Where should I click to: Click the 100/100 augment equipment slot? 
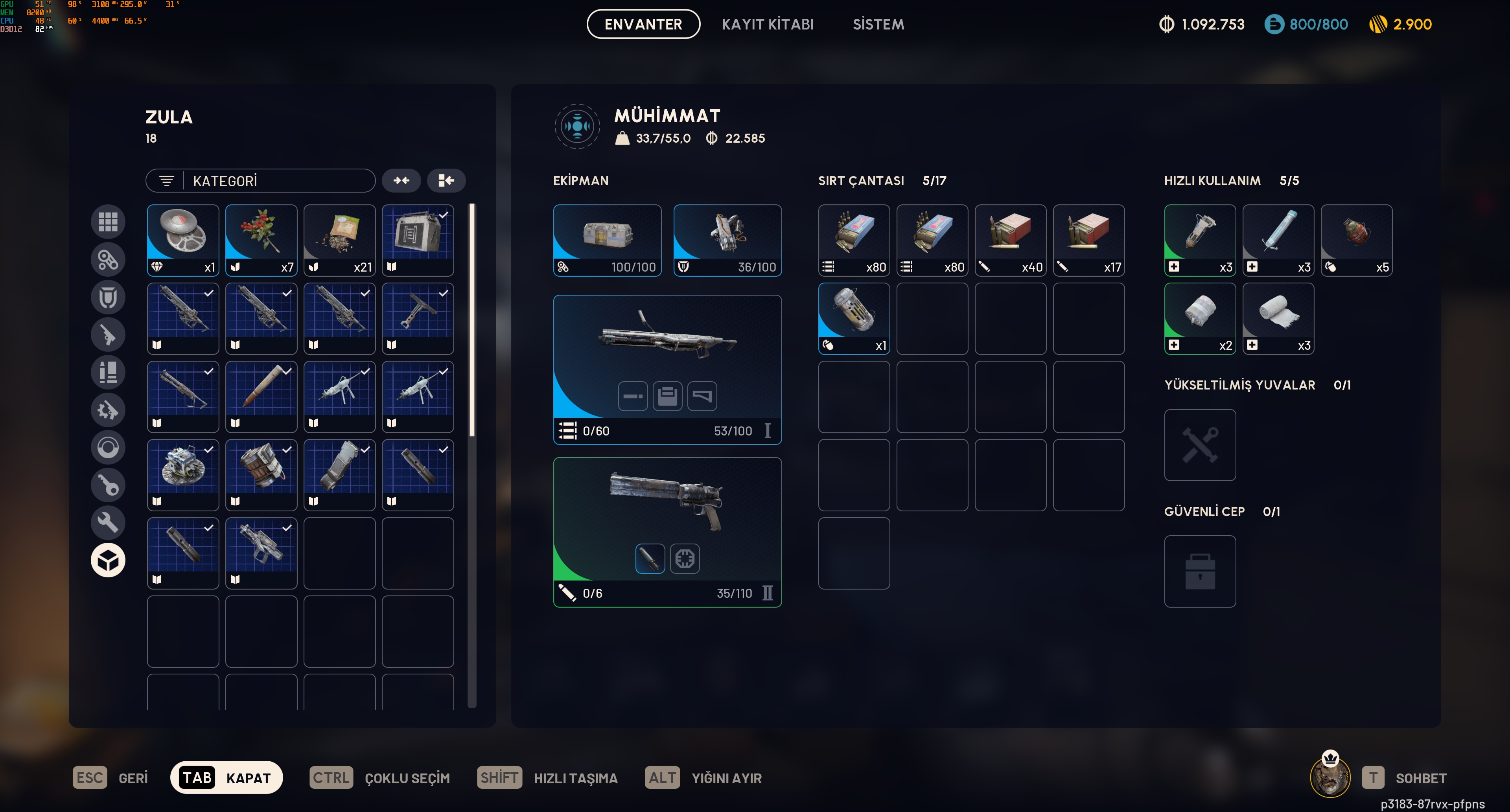click(607, 240)
